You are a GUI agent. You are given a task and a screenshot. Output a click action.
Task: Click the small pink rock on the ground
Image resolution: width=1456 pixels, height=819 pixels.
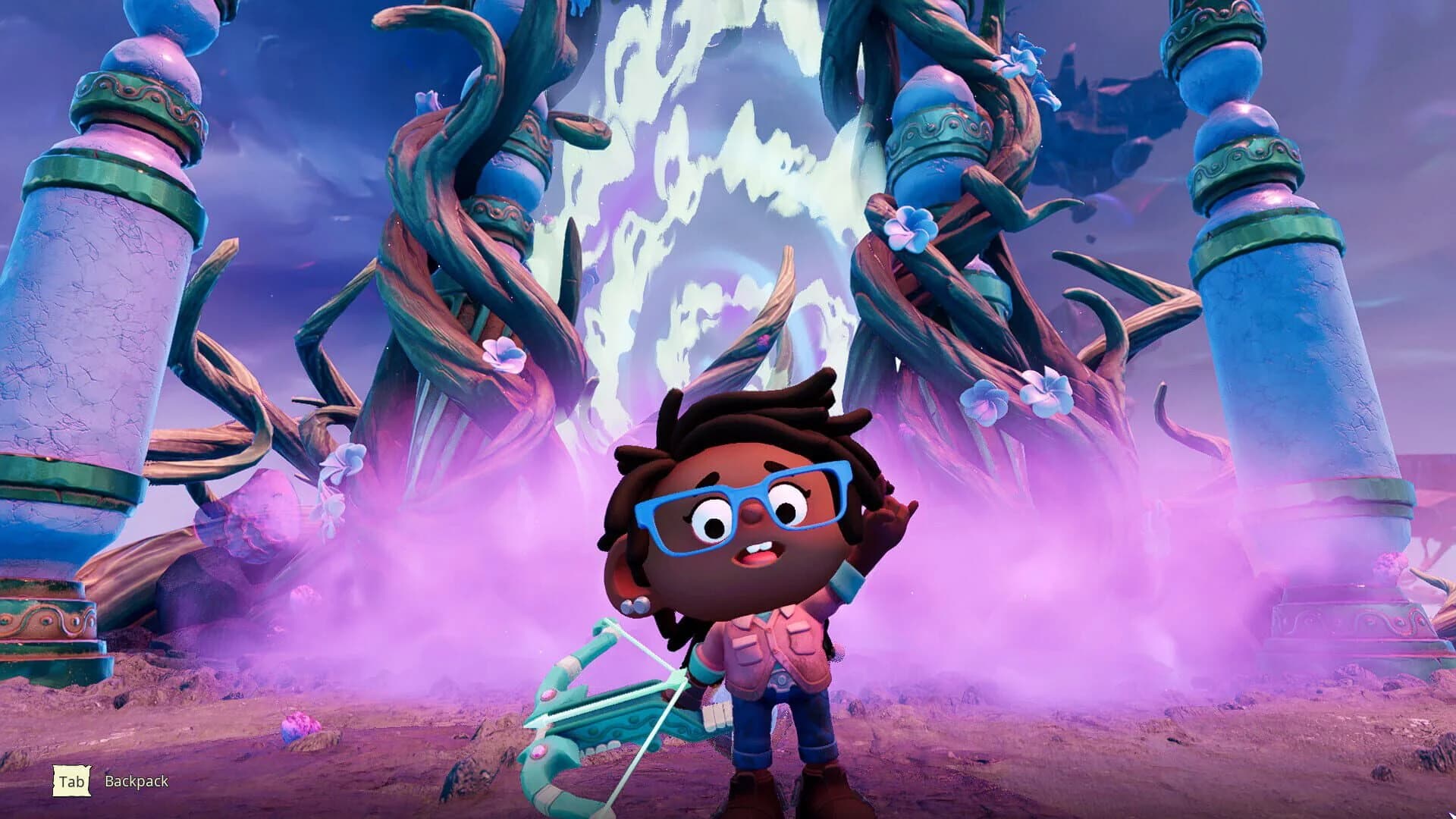302,726
